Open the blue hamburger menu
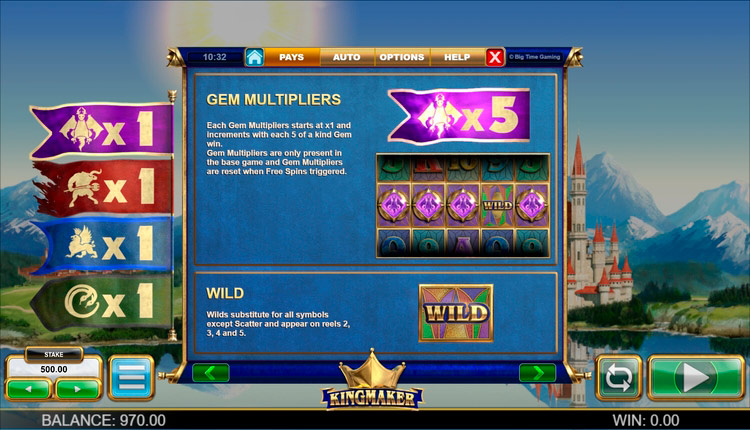Screen dimensions: 750x430 pyautogui.click(x=131, y=378)
